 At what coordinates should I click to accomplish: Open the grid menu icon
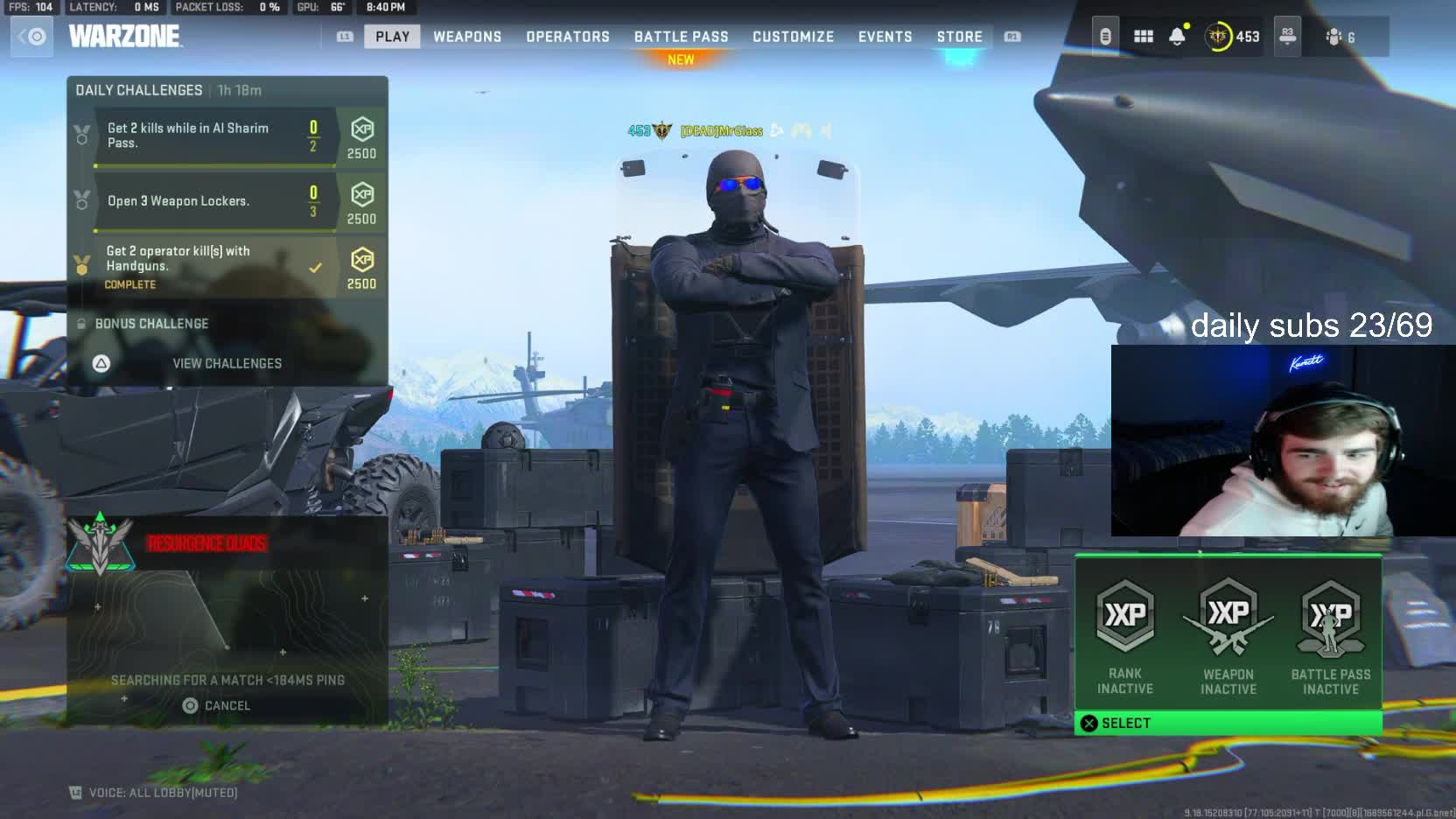(1143, 37)
